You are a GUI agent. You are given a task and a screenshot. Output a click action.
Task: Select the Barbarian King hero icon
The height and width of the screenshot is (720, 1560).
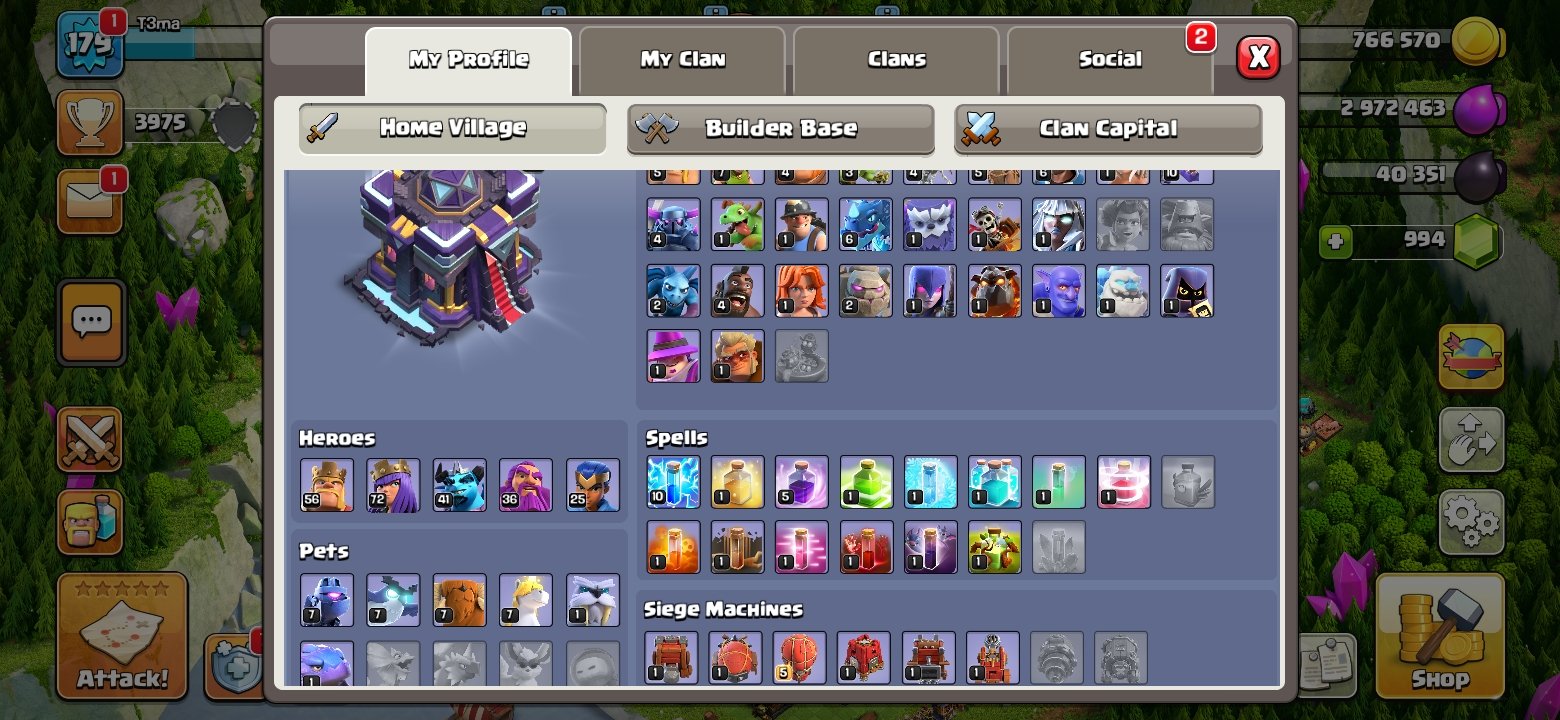(x=327, y=485)
